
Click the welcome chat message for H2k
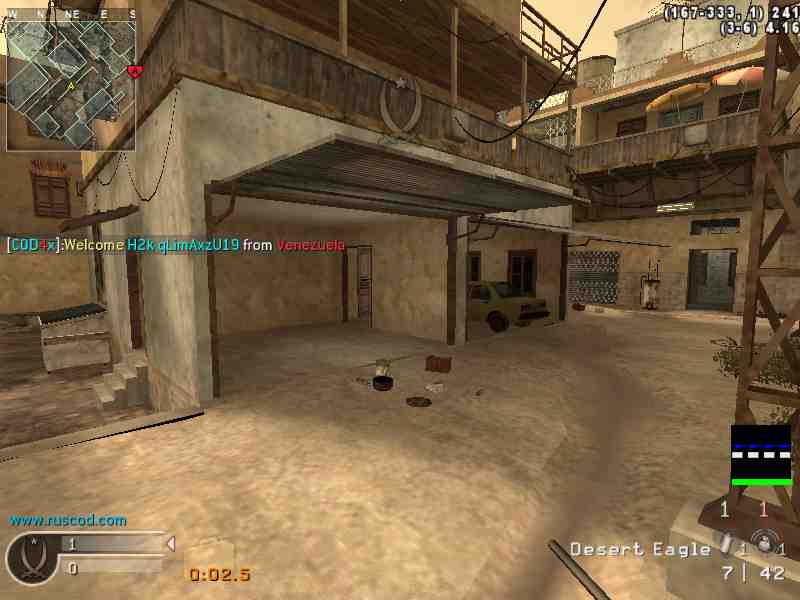(176, 245)
